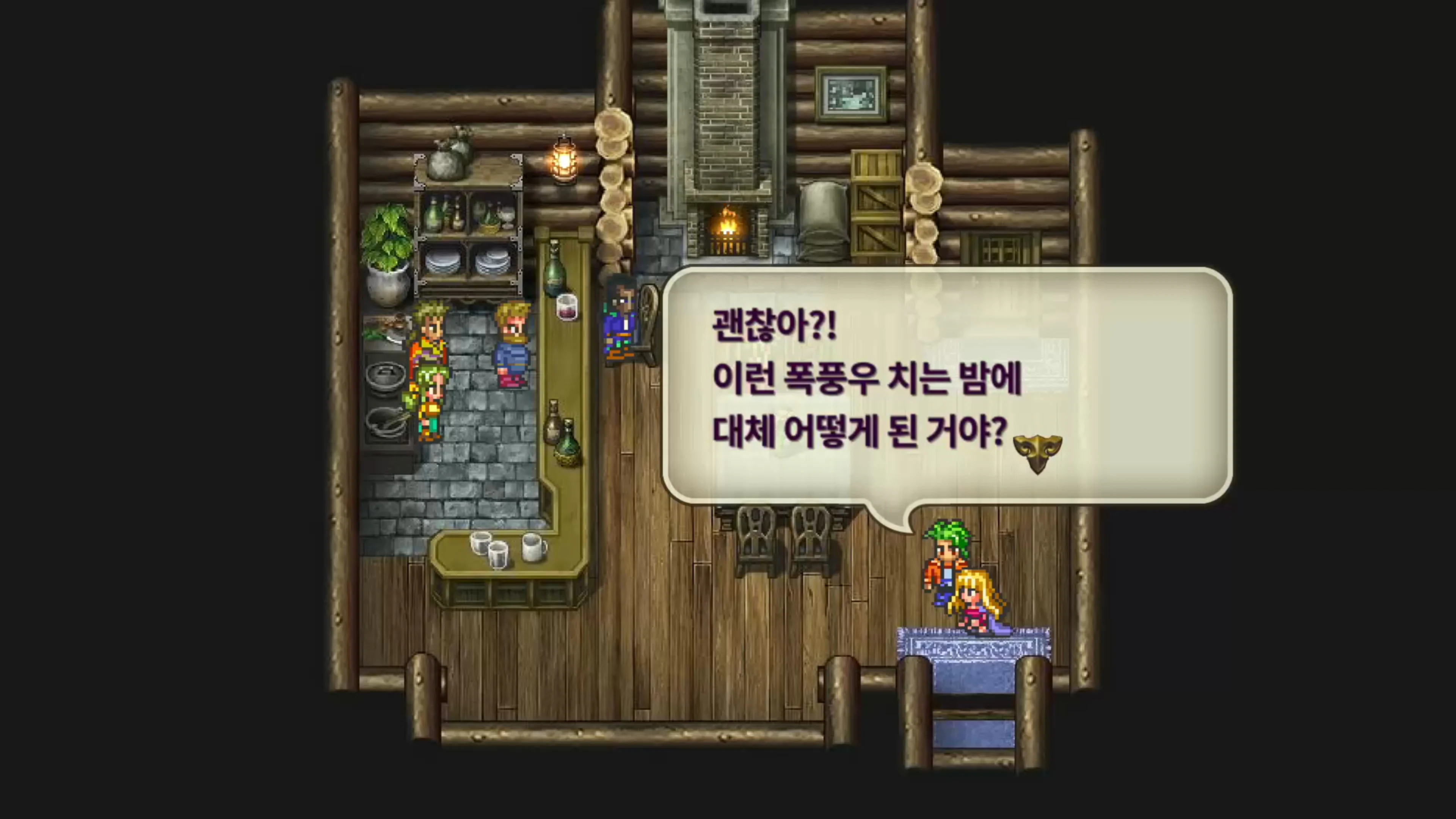Expand the speech bubble with Korean text

point(949,384)
